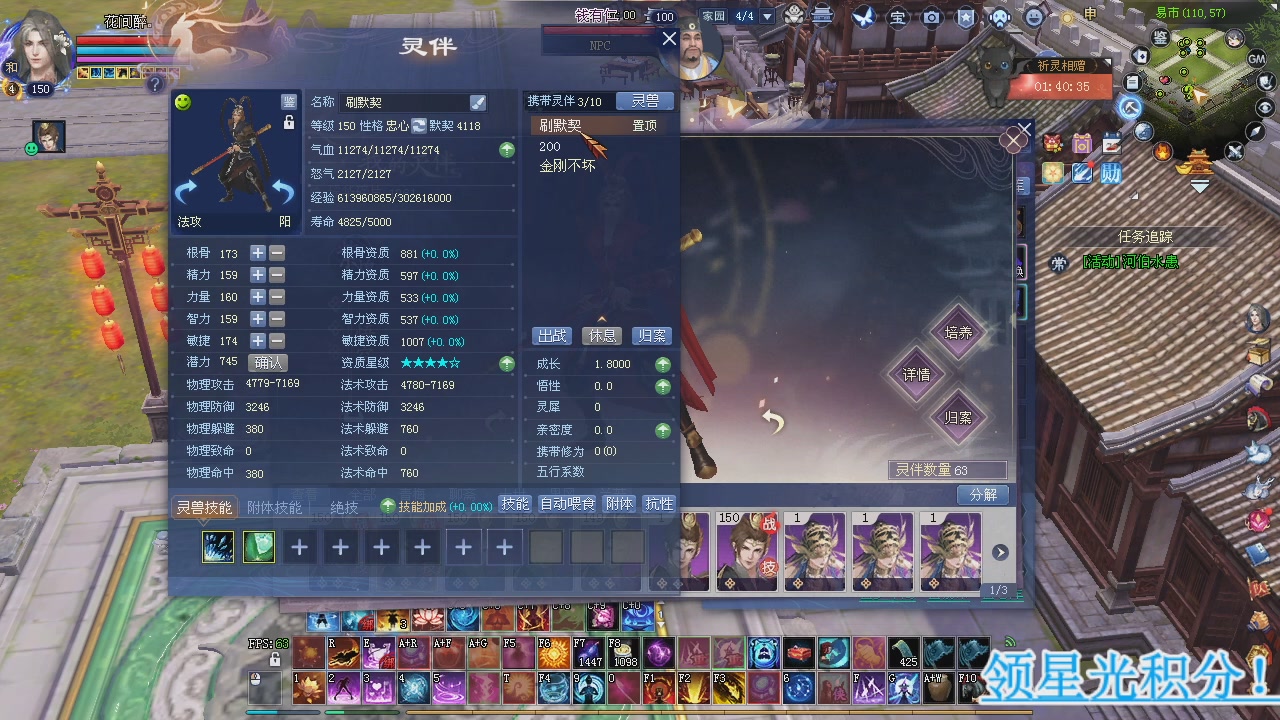Screen dimensions: 1280x720
Task: Select the level 150 pet thumbnail in list
Action: pyautogui.click(x=747, y=550)
